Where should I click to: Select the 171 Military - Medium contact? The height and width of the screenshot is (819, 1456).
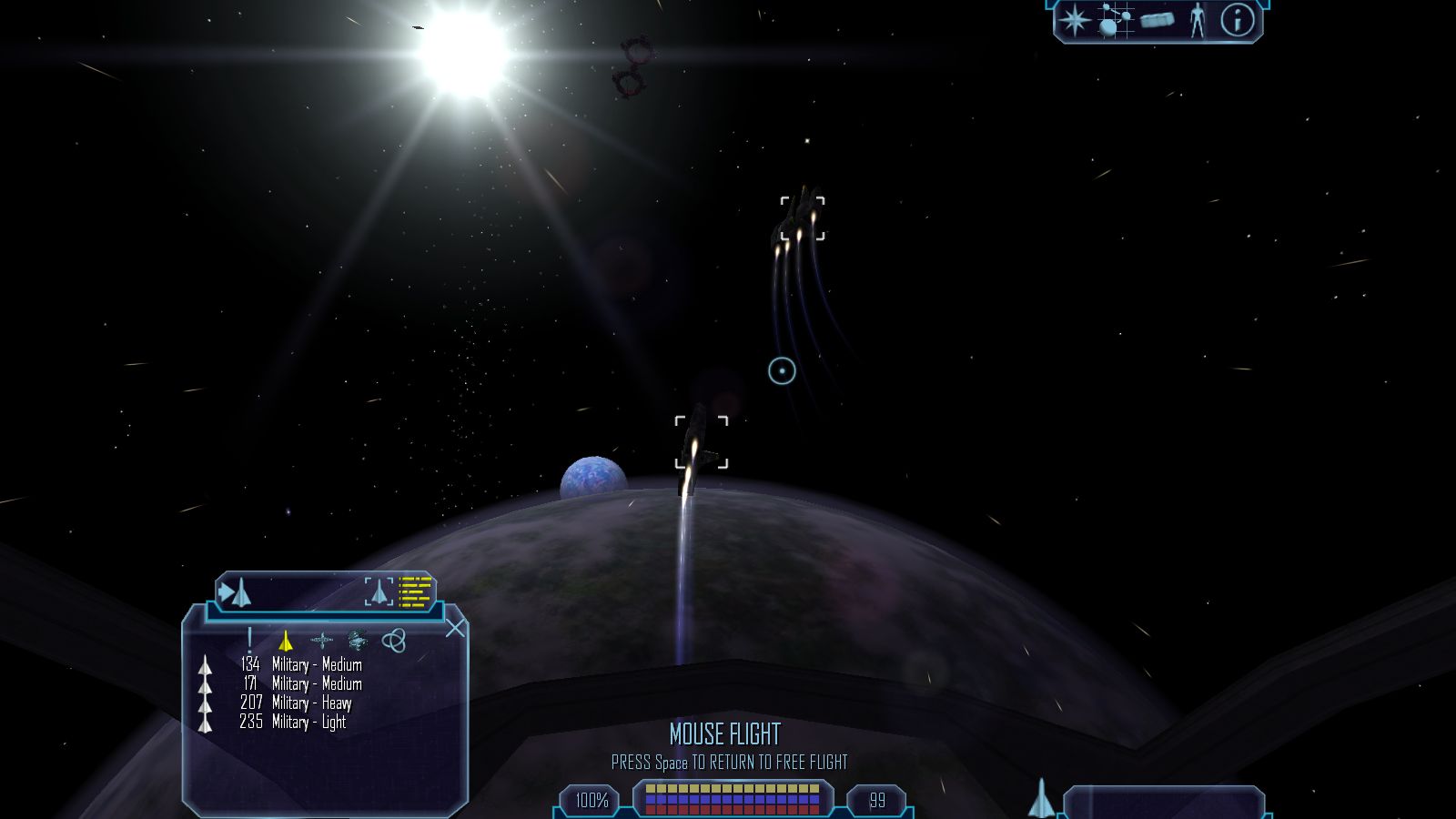coord(300,684)
